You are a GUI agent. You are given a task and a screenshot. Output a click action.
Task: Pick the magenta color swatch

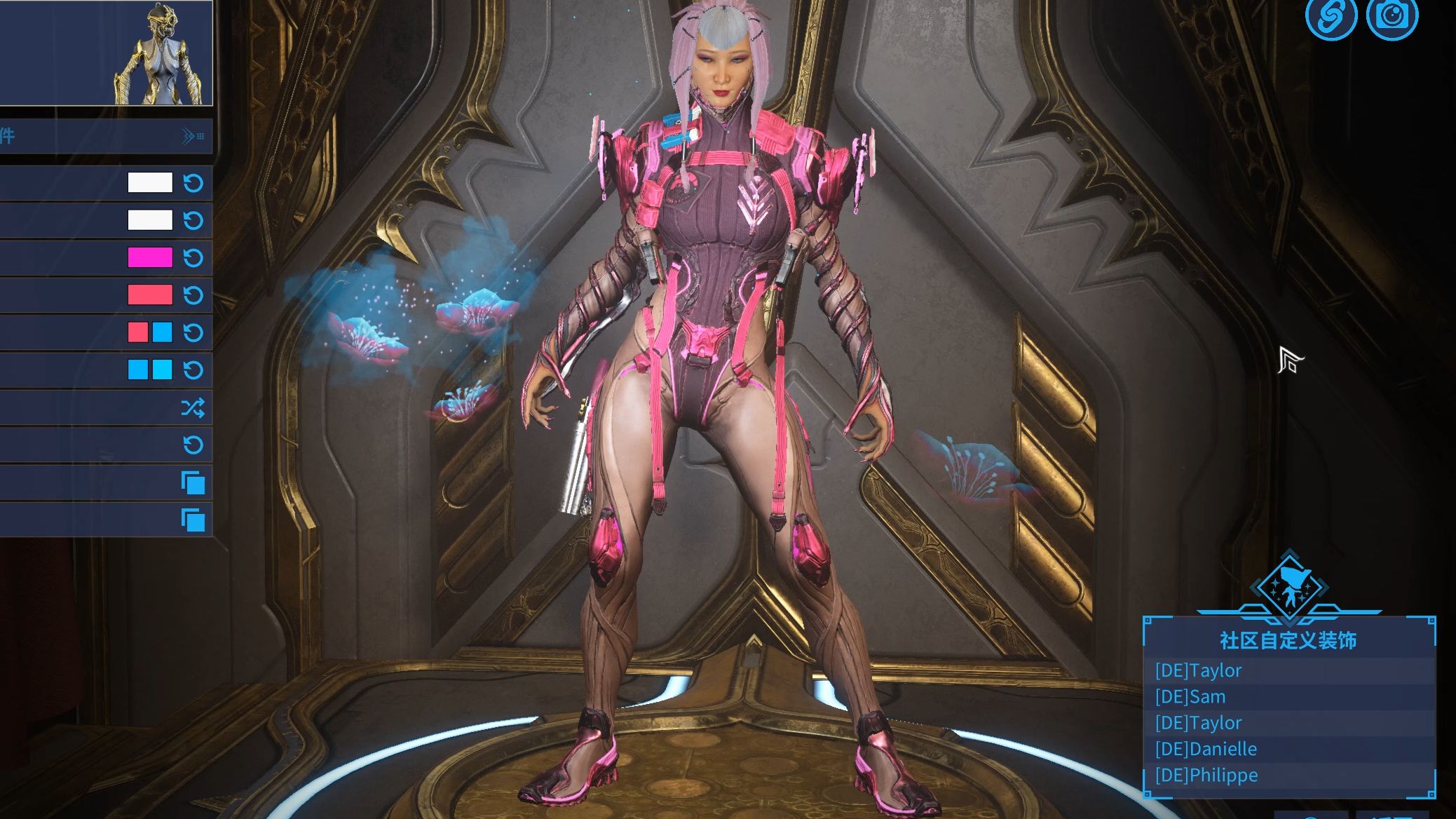tap(150, 258)
